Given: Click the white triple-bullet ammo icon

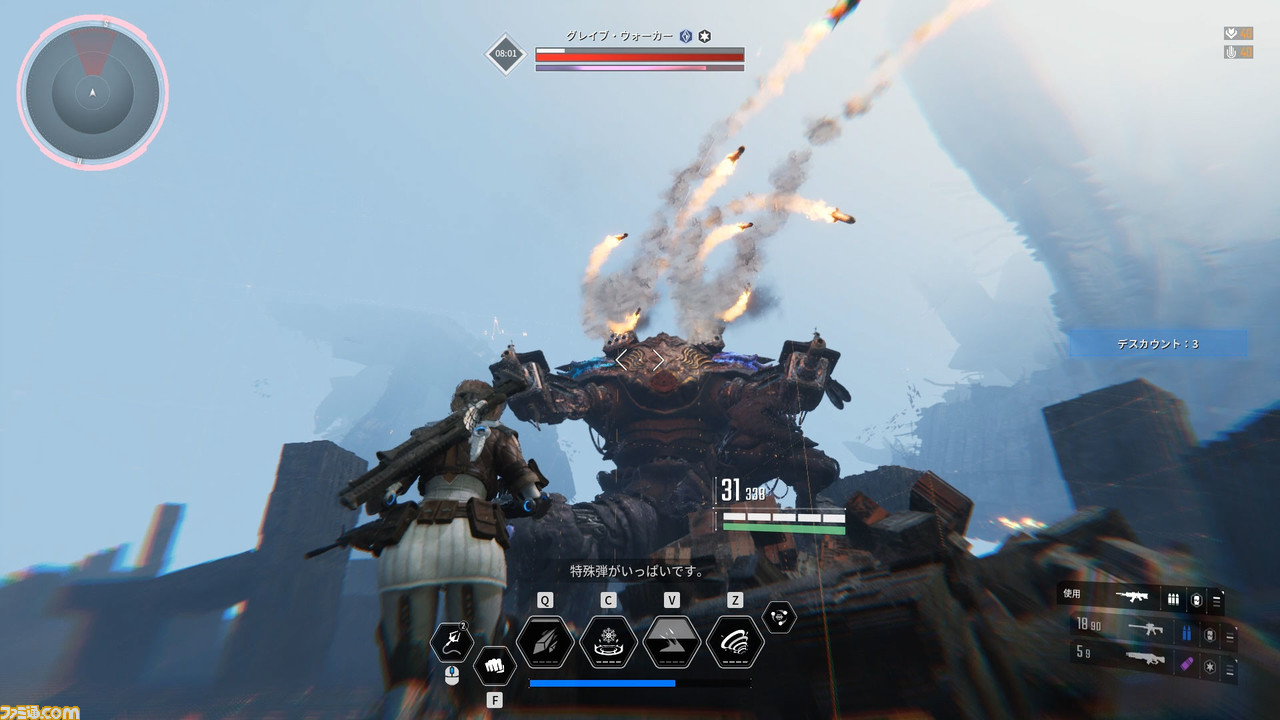Looking at the screenshot, I should 1174,598.
